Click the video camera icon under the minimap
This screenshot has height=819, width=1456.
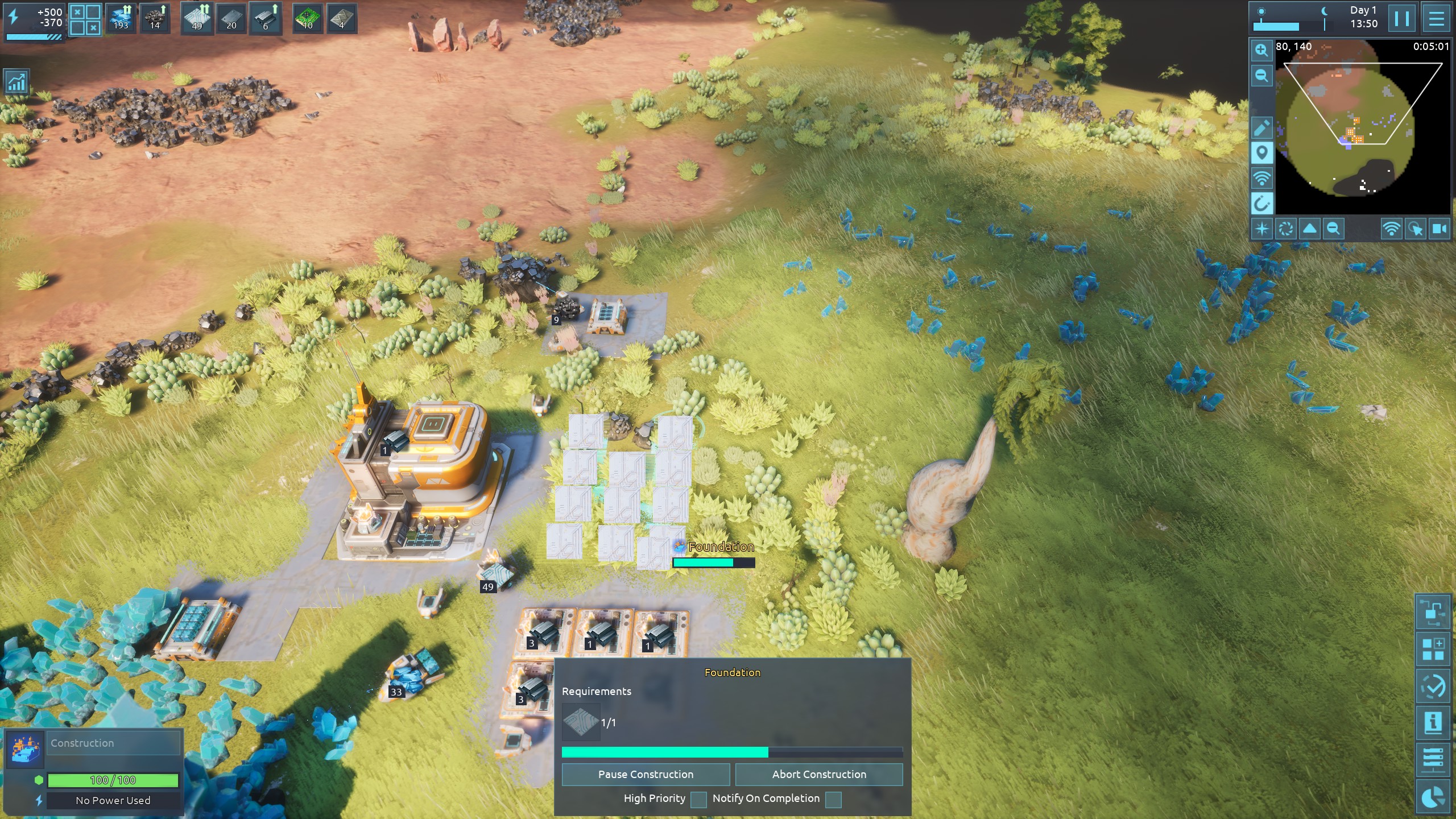[1439, 229]
